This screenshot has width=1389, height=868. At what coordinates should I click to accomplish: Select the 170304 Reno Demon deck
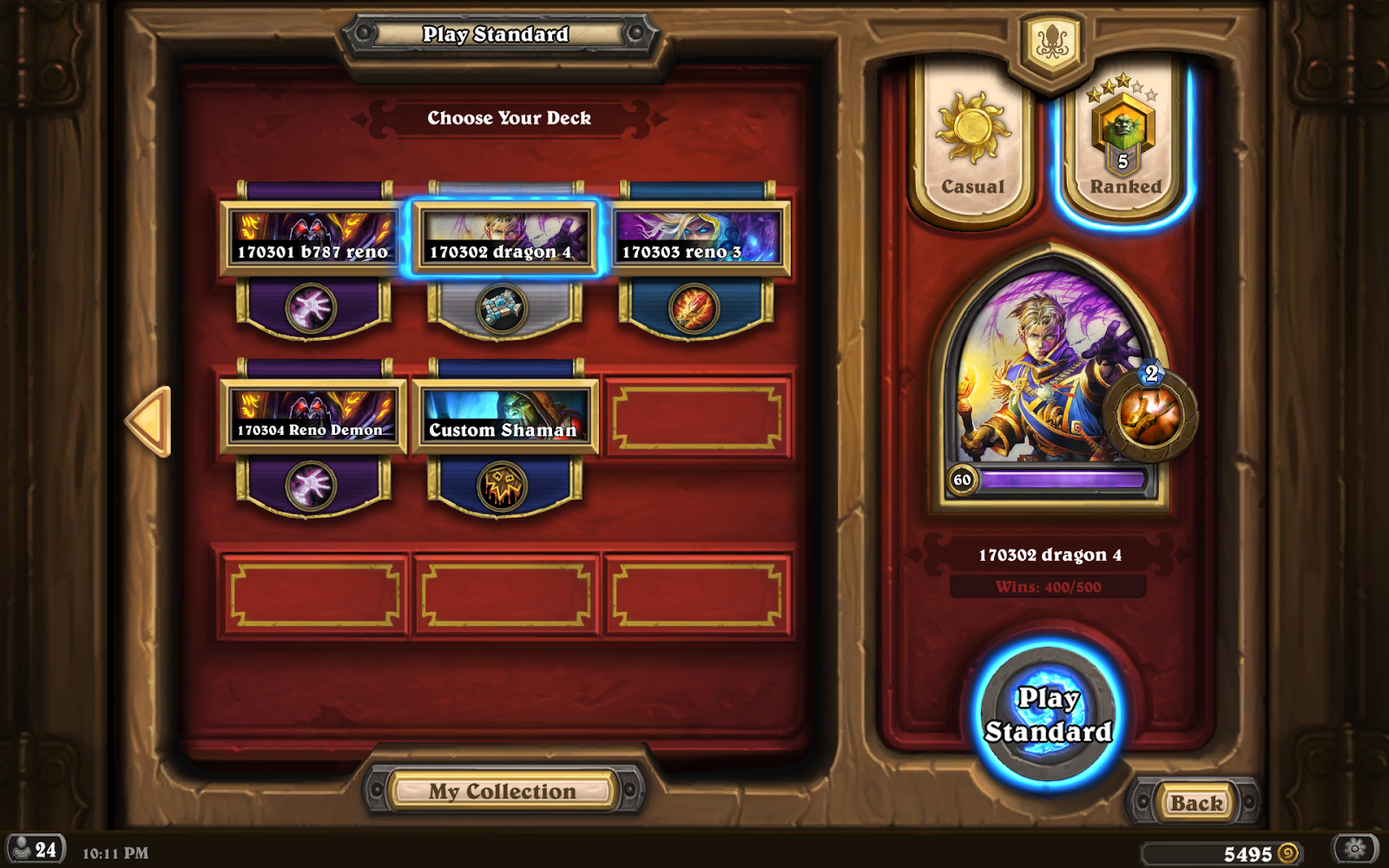coord(314,417)
